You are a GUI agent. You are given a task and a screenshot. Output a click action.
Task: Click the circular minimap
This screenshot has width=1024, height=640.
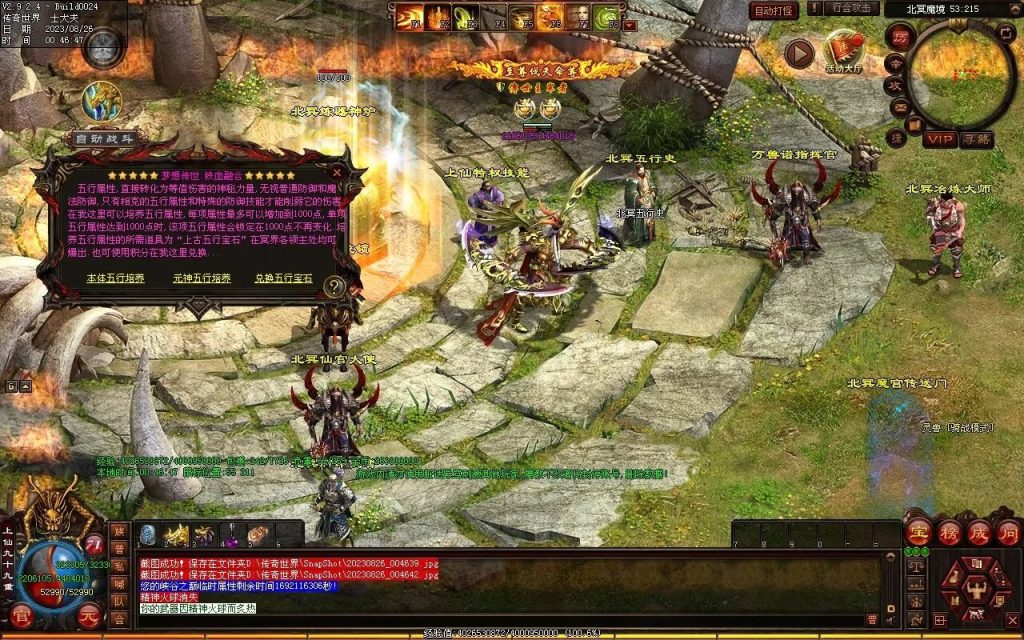click(x=961, y=73)
